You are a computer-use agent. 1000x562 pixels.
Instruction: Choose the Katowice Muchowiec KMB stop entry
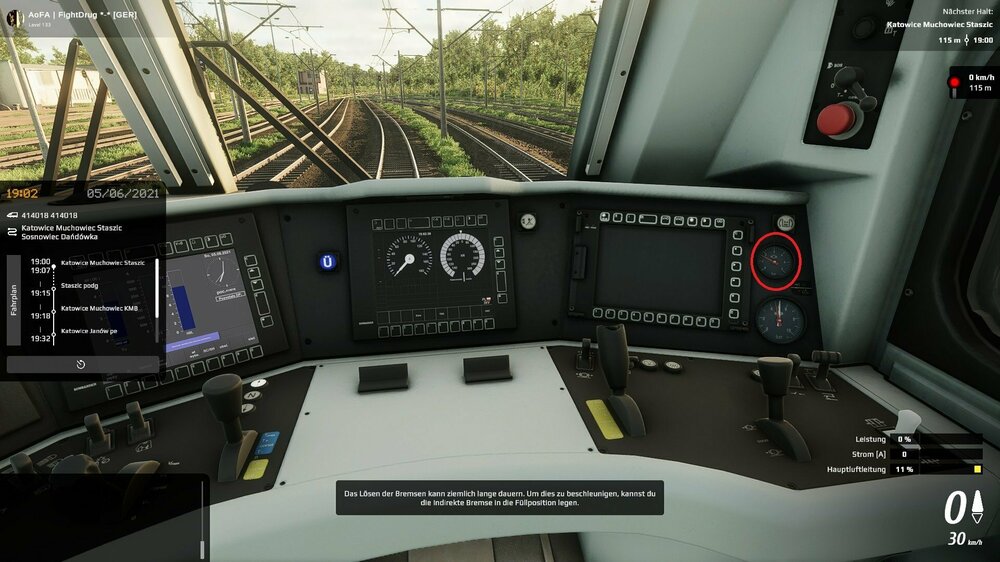pyautogui.click(x=99, y=308)
